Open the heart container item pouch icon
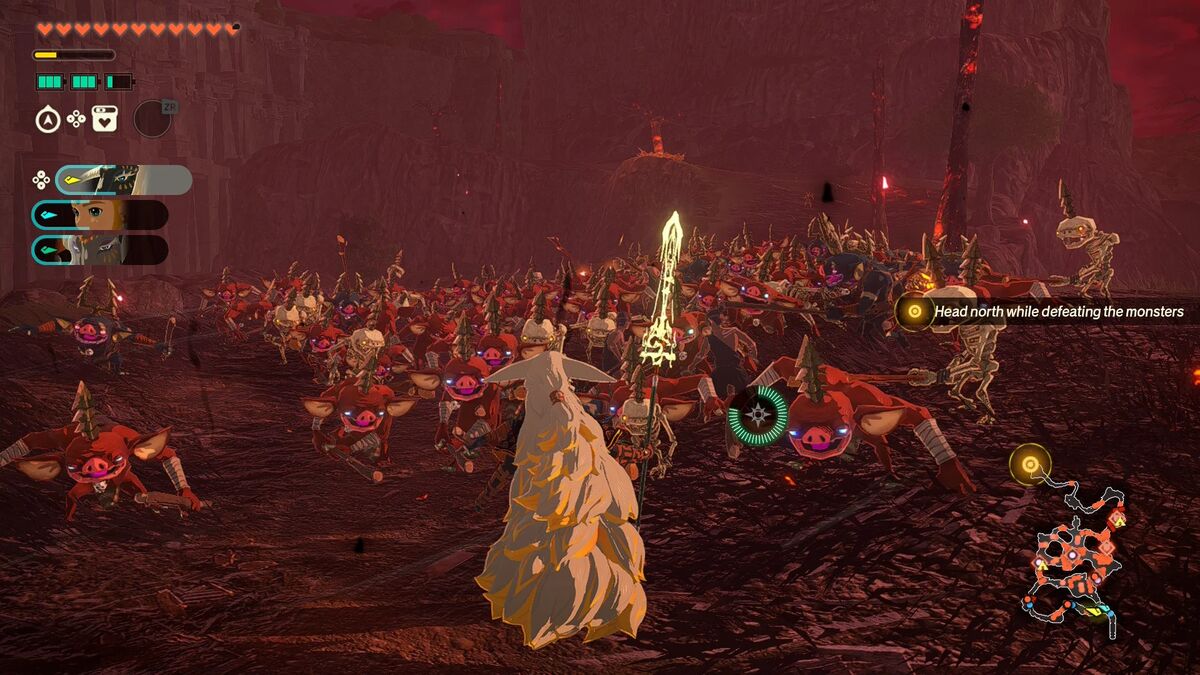The width and height of the screenshot is (1200, 675). [x=105, y=119]
